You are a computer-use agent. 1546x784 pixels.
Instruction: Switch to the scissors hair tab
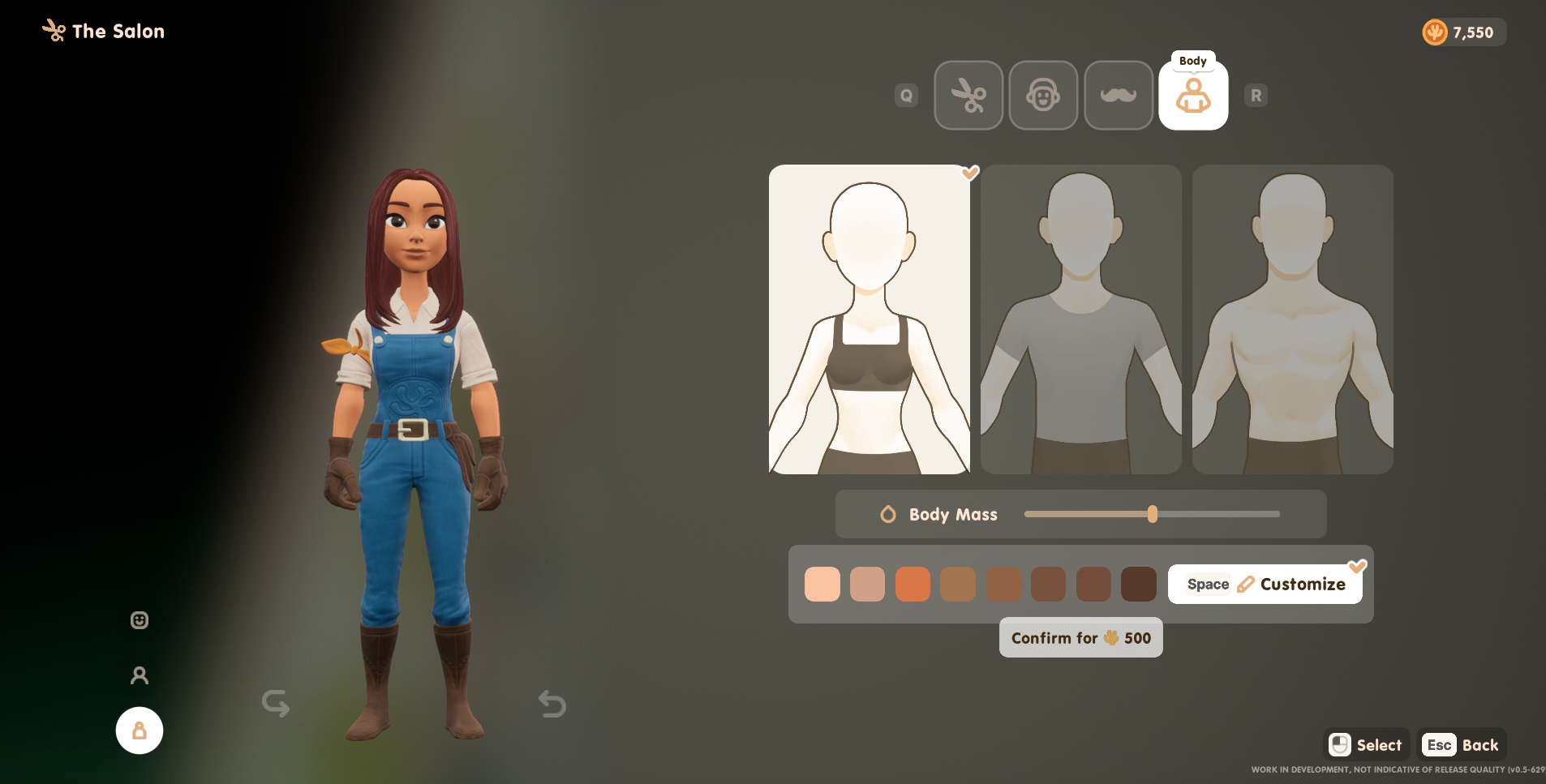(968, 96)
